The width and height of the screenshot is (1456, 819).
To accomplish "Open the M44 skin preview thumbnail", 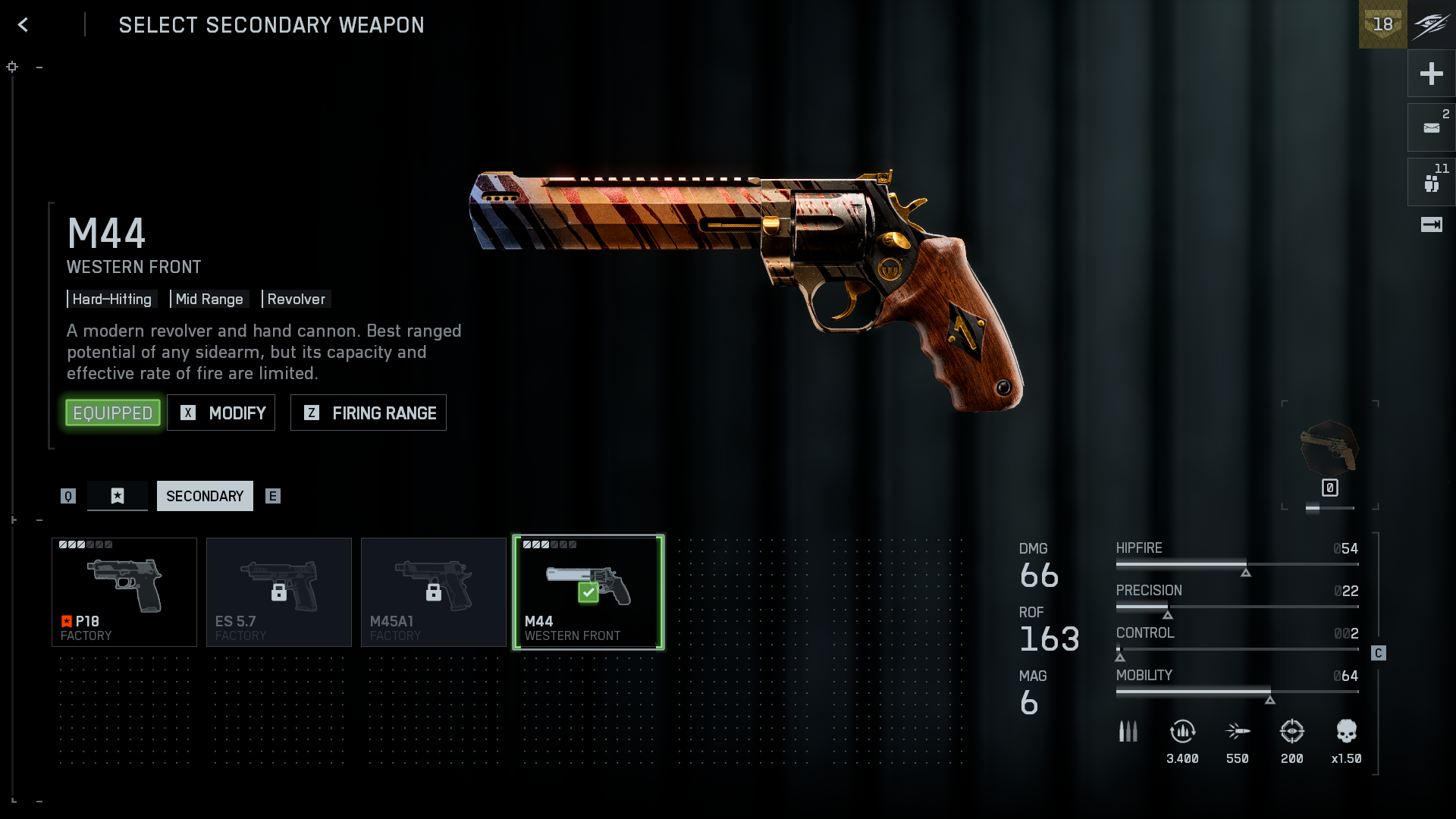I will click(1329, 449).
